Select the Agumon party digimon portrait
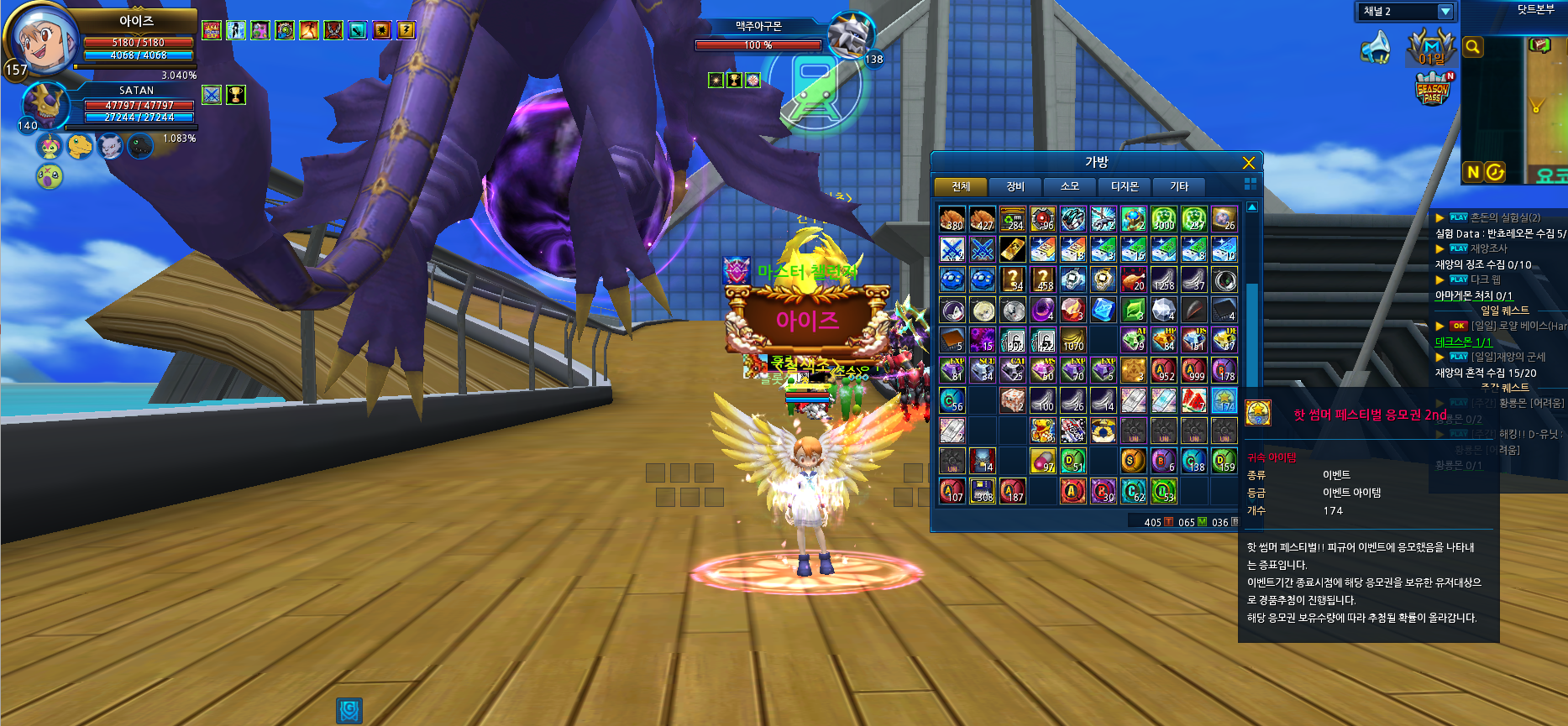 [80, 147]
